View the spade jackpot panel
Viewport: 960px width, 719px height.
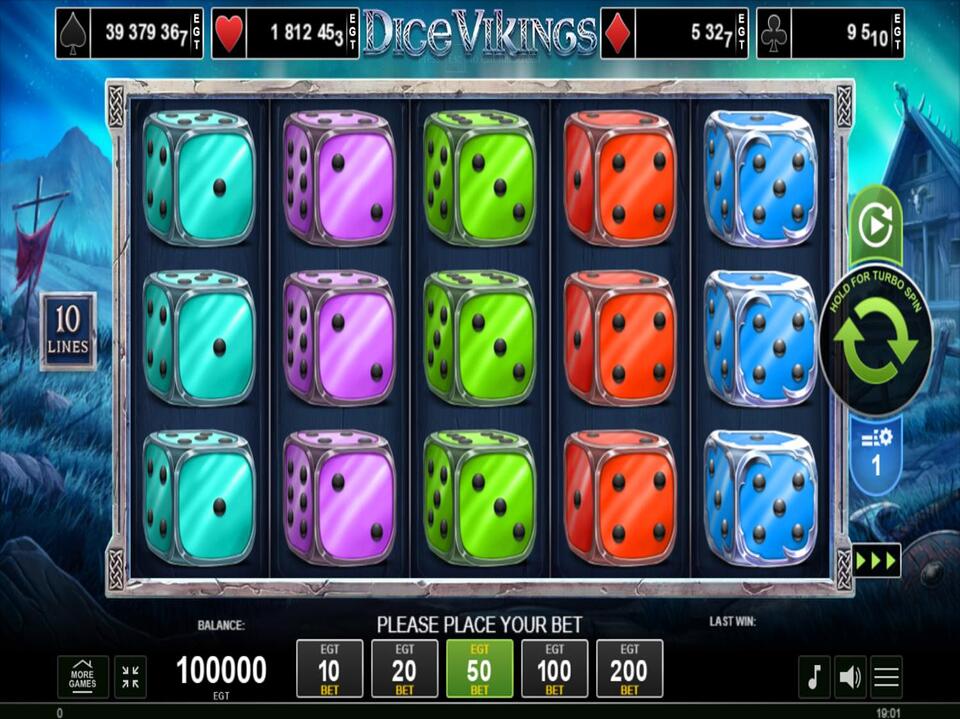129,34
